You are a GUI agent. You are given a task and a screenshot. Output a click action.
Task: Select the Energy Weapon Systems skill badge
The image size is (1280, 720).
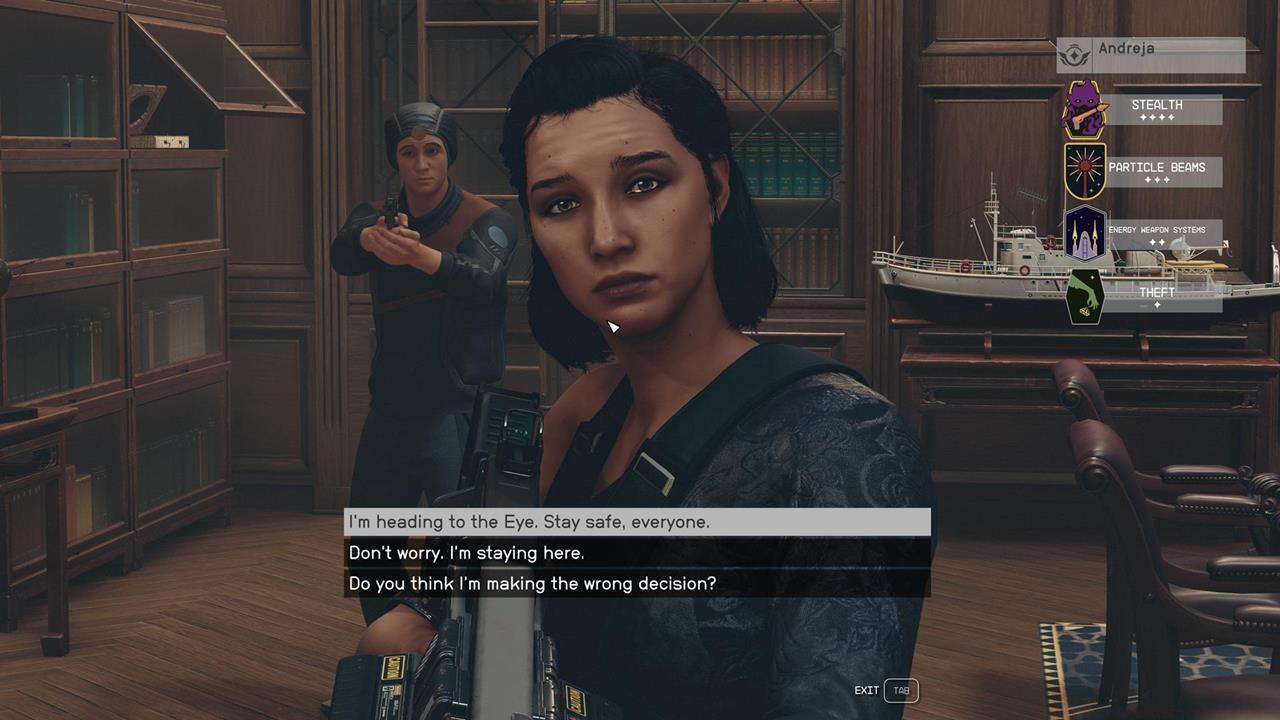point(1086,234)
